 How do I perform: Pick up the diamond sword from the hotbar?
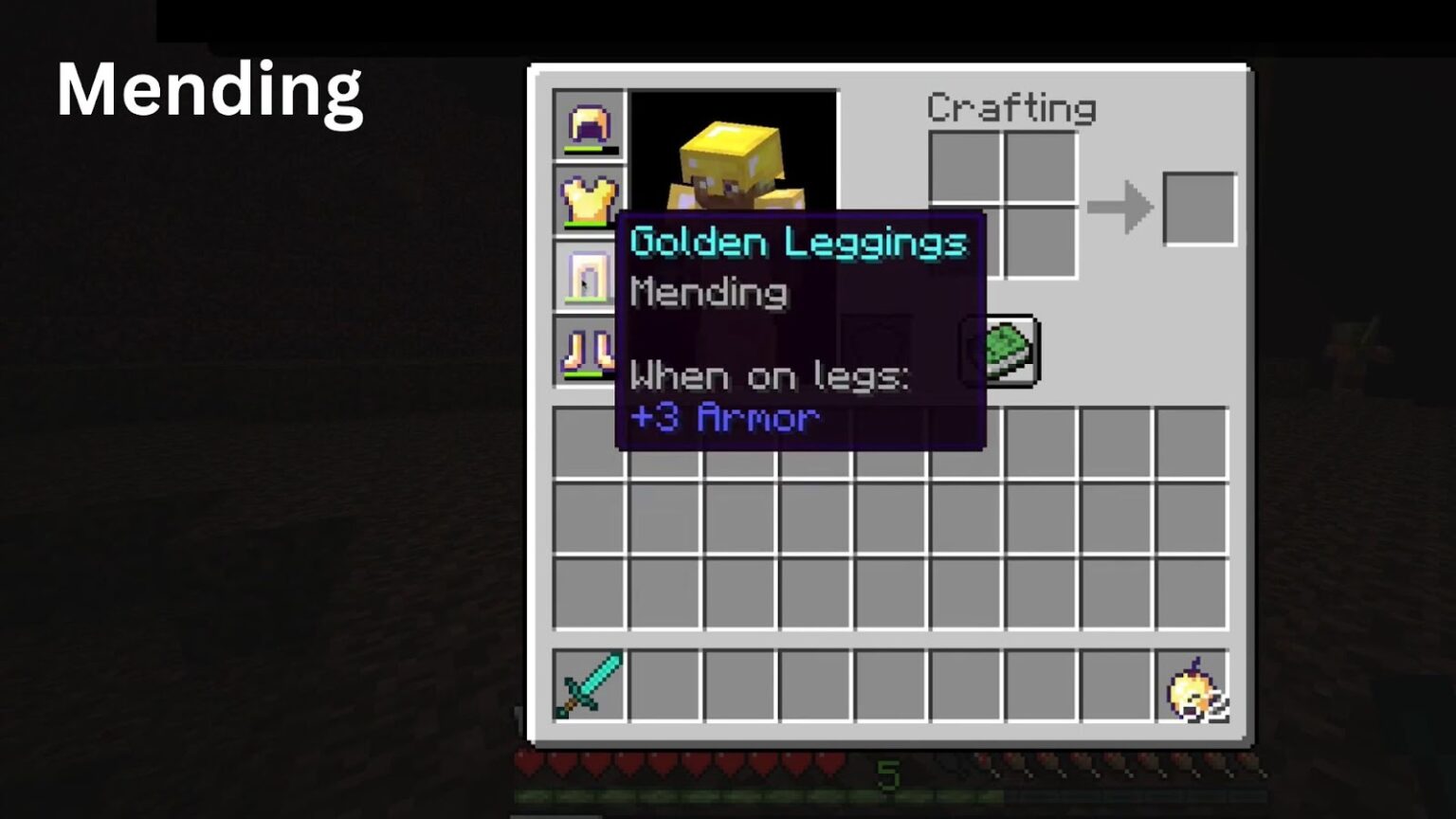click(x=587, y=685)
